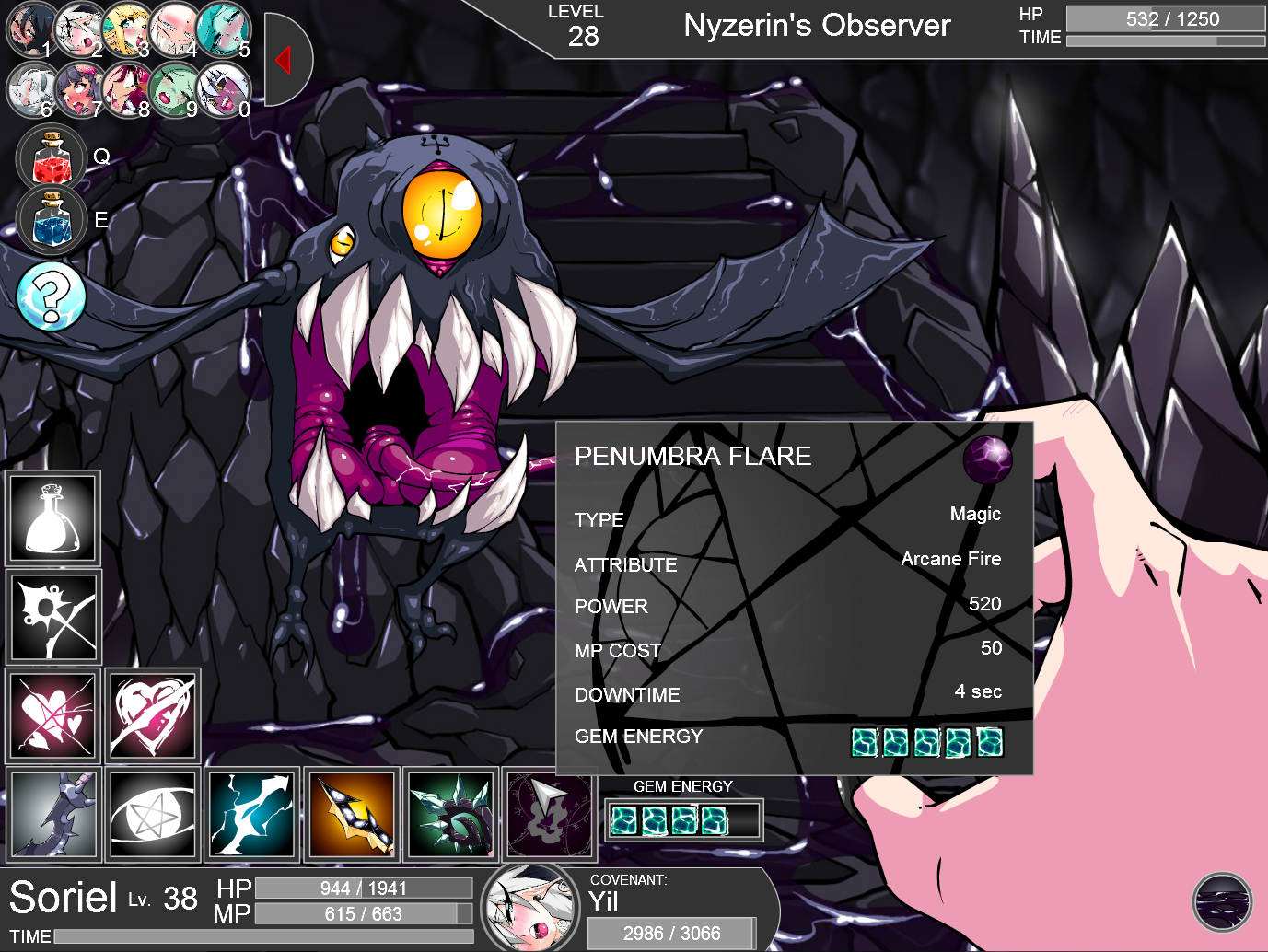
Task: Activate the white splatter slash skill
Action: tap(53, 617)
